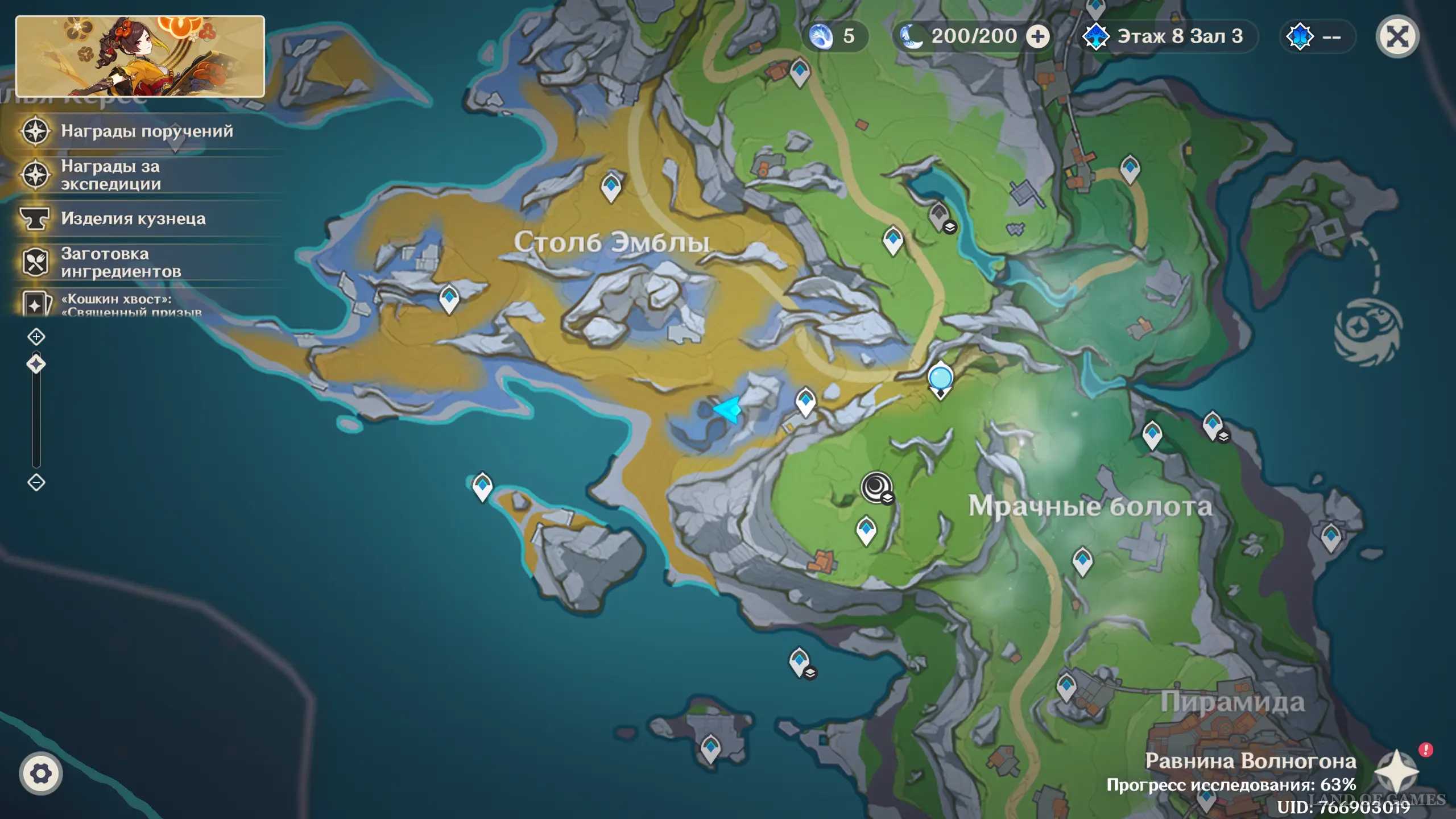This screenshot has height=819, width=1456.
Task: Click the character event banner thumbnail
Action: click(x=140, y=56)
